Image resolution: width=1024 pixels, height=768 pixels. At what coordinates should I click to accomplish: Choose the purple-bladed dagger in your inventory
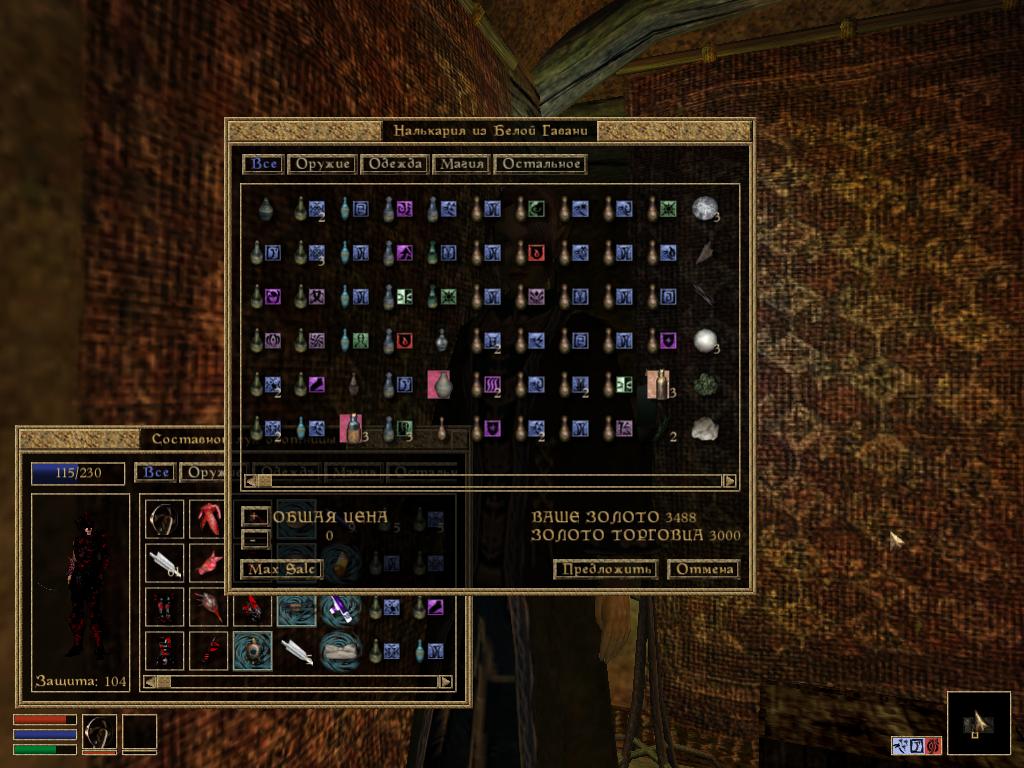point(340,607)
